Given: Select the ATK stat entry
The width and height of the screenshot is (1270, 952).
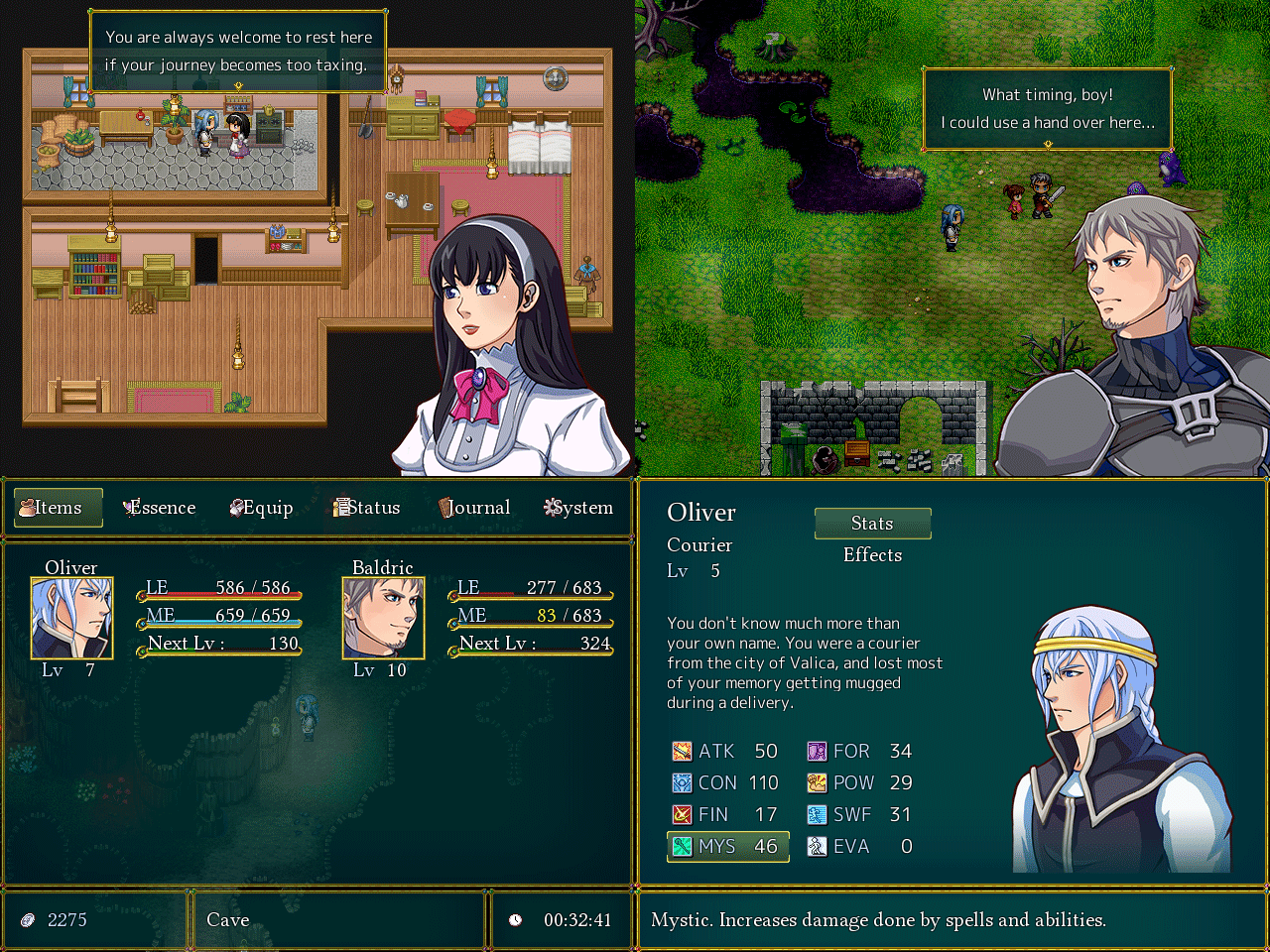Looking at the screenshot, I should point(725,752).
